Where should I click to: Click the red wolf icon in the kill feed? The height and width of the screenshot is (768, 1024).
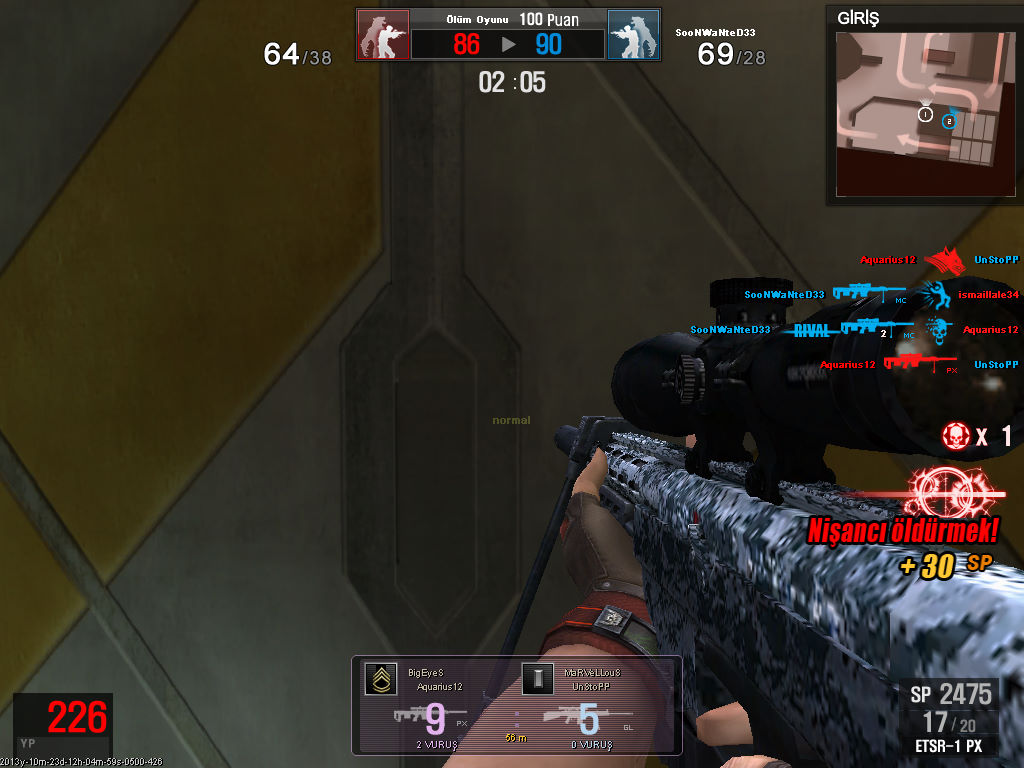point(945,261)
